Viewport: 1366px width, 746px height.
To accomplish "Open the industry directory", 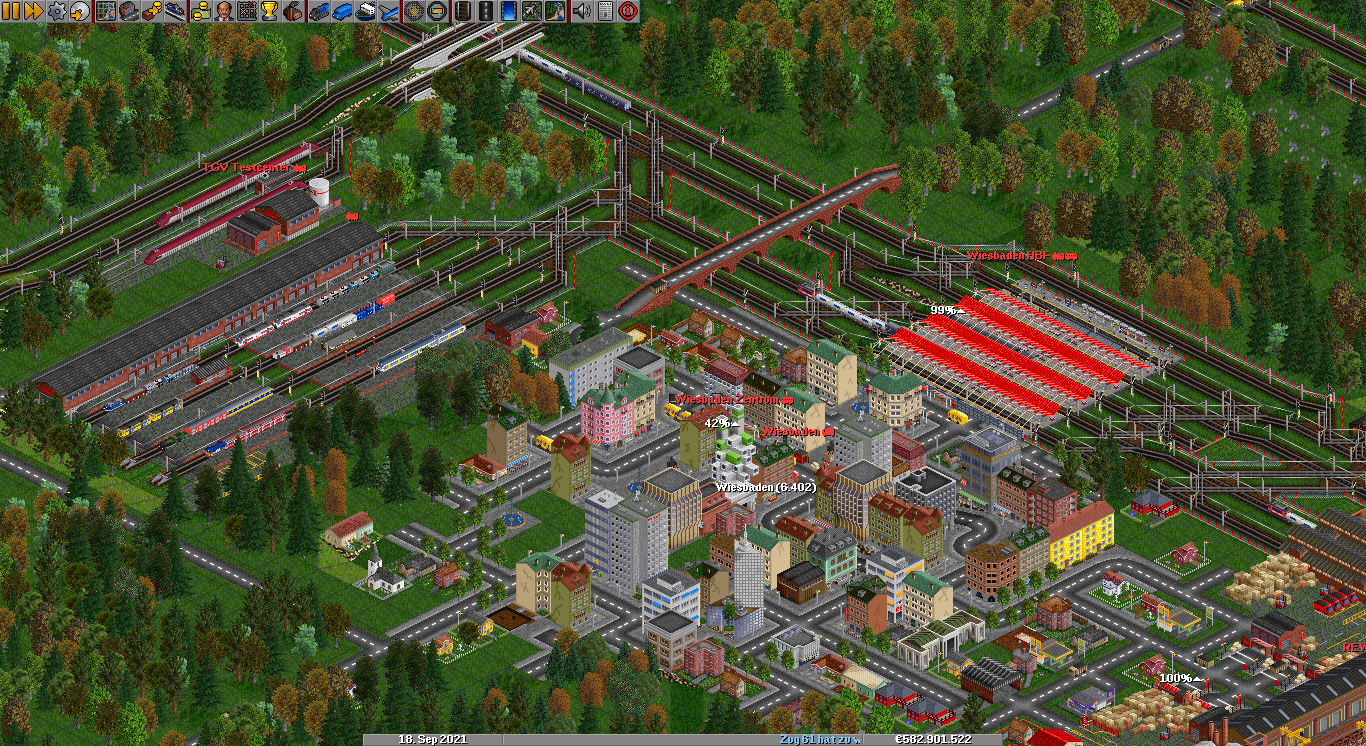I will coord(293,11).
